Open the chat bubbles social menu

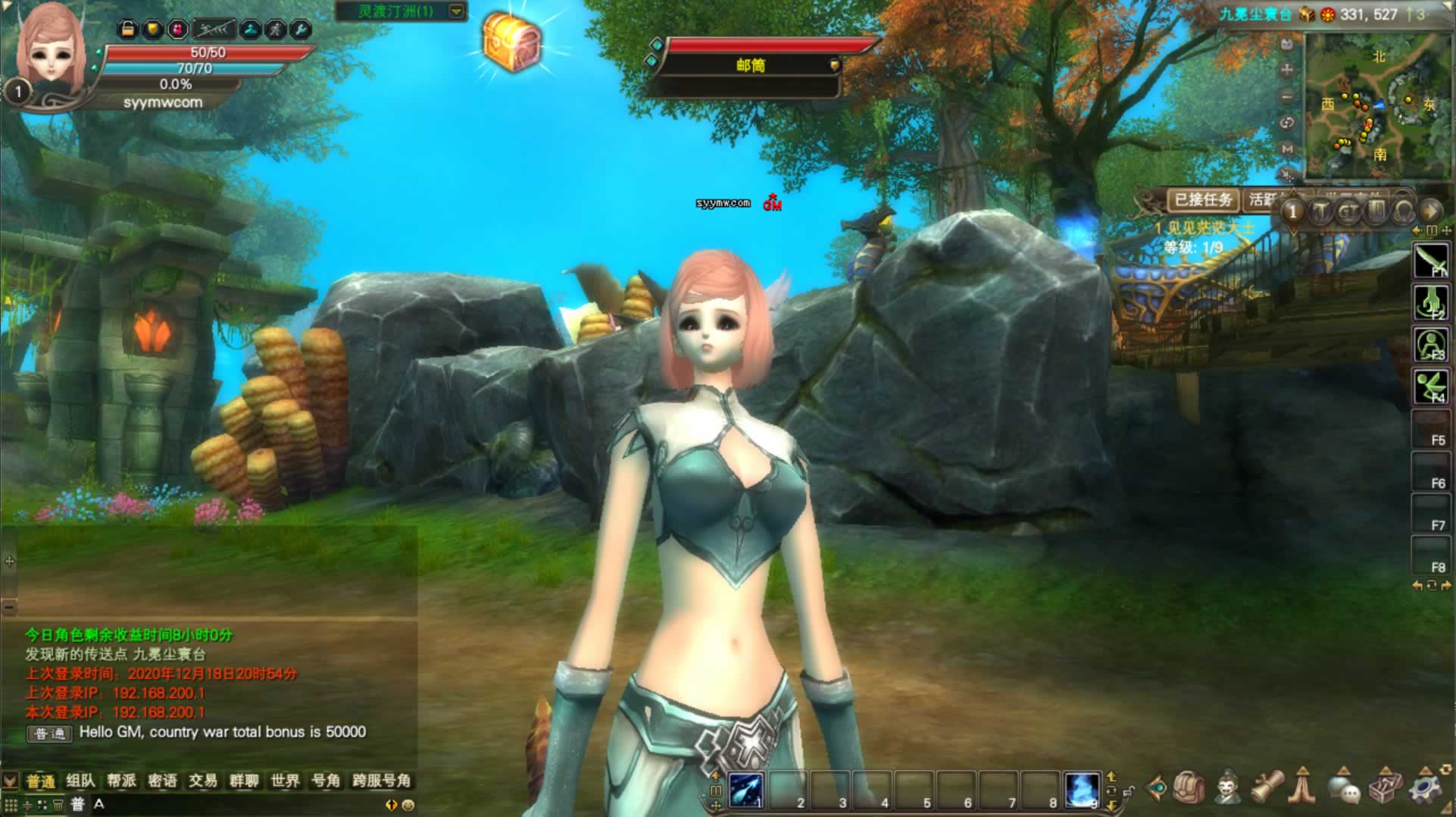[x=1345, y=789]
